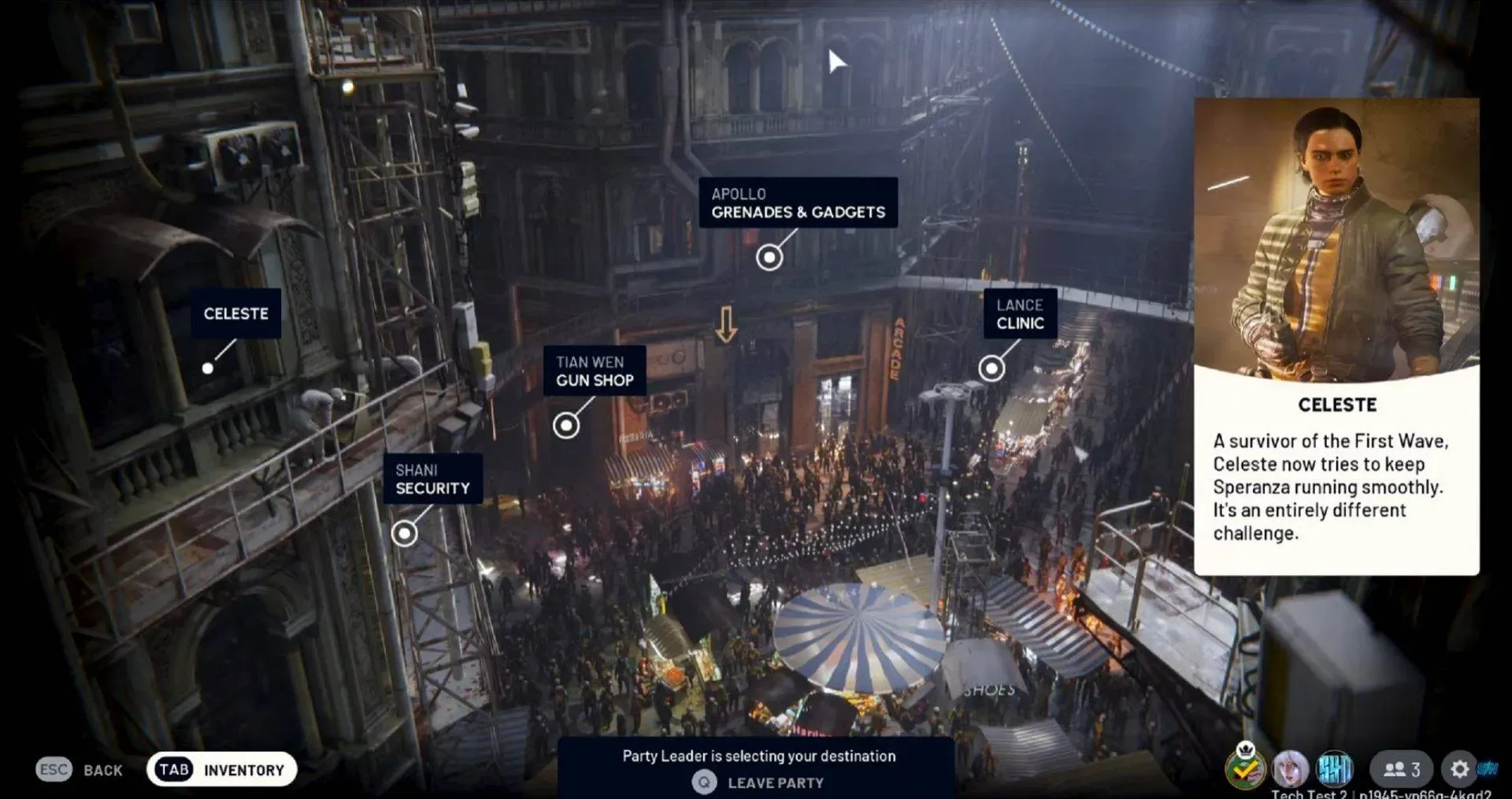
Task: Open the Inventory
Action: pos(221,769)
